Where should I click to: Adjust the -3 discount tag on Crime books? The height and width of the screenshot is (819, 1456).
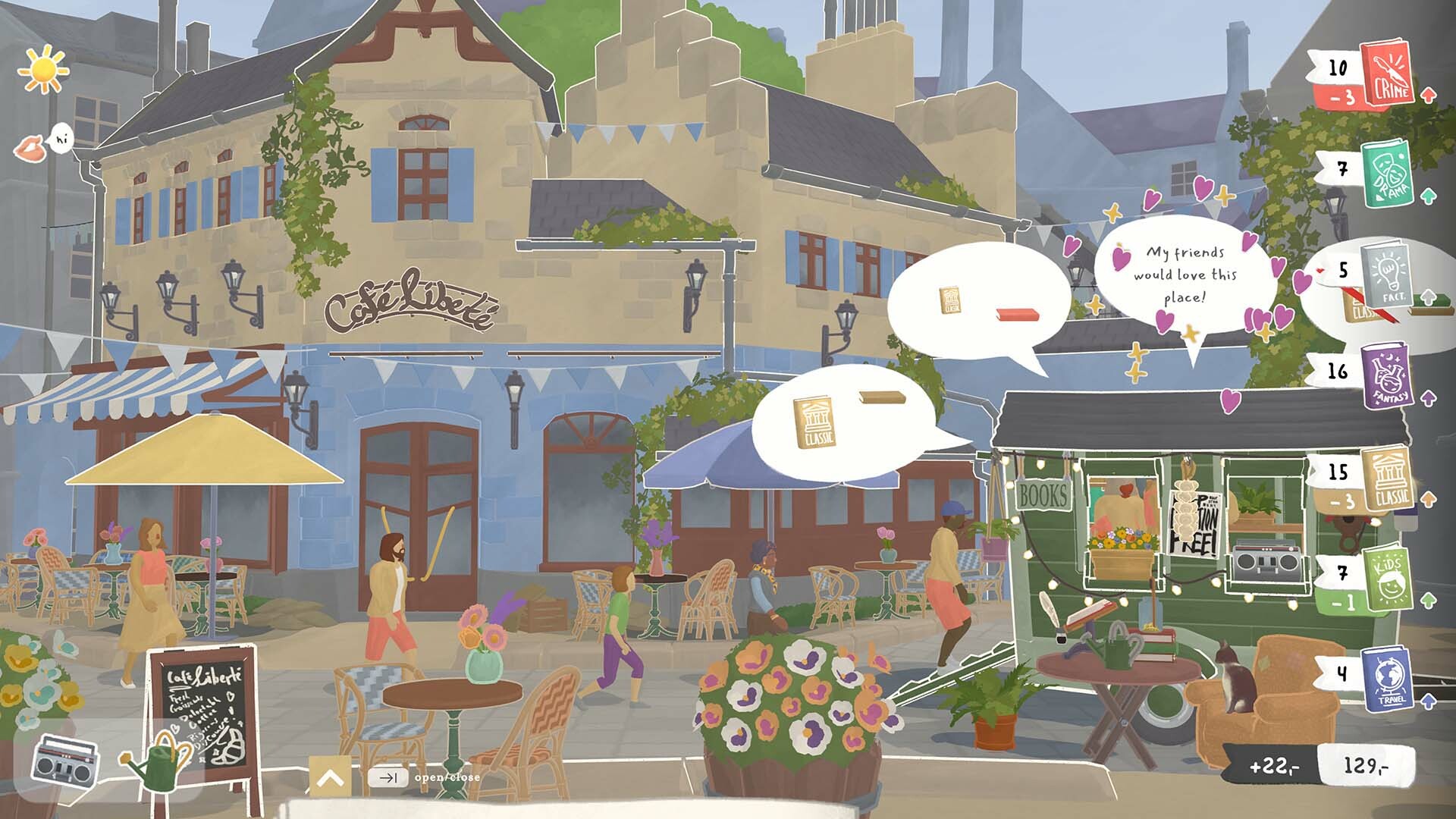click(1338, 96)
